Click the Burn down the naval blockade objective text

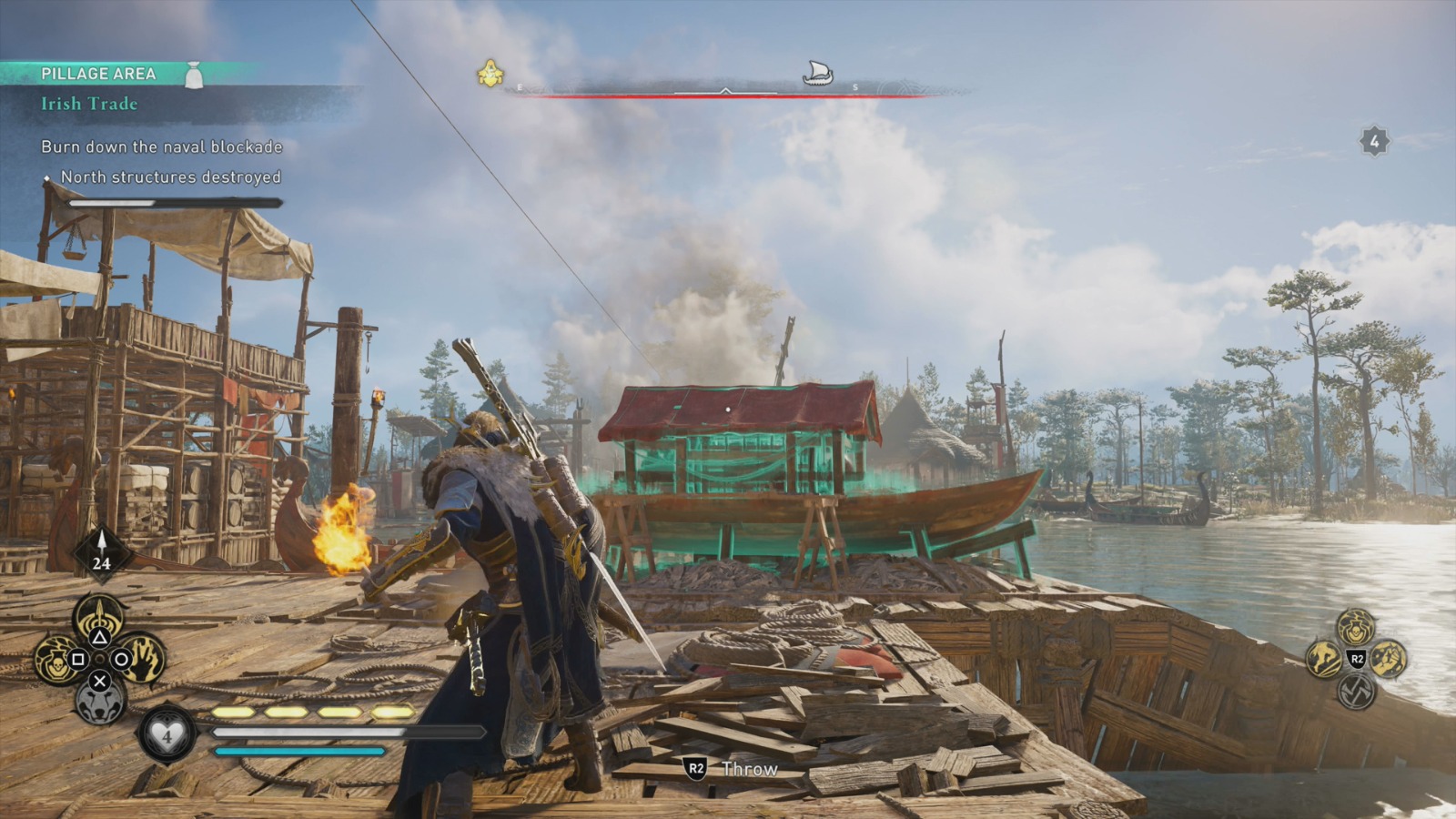(161, 145)
